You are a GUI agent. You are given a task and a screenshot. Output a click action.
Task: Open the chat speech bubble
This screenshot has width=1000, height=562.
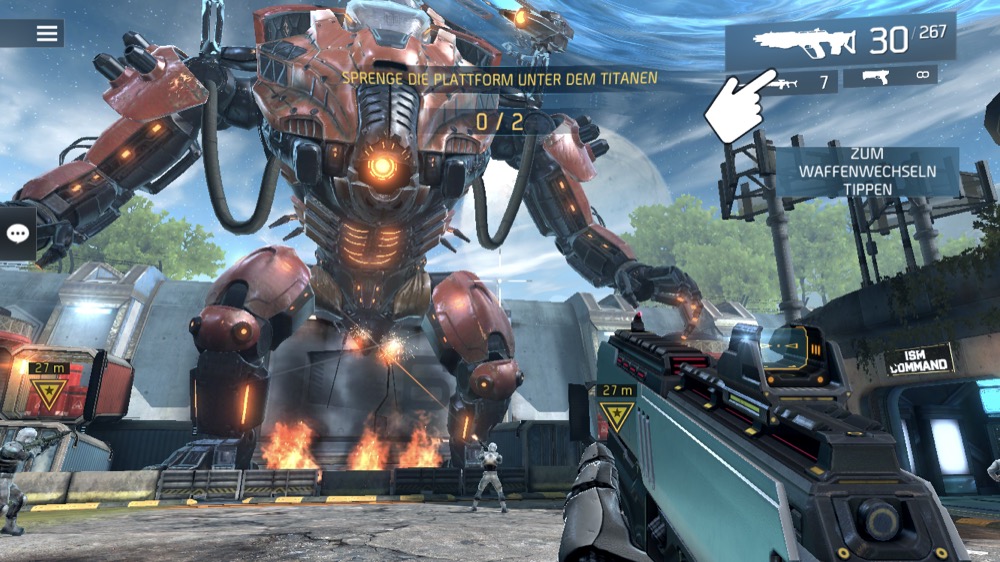17,233
